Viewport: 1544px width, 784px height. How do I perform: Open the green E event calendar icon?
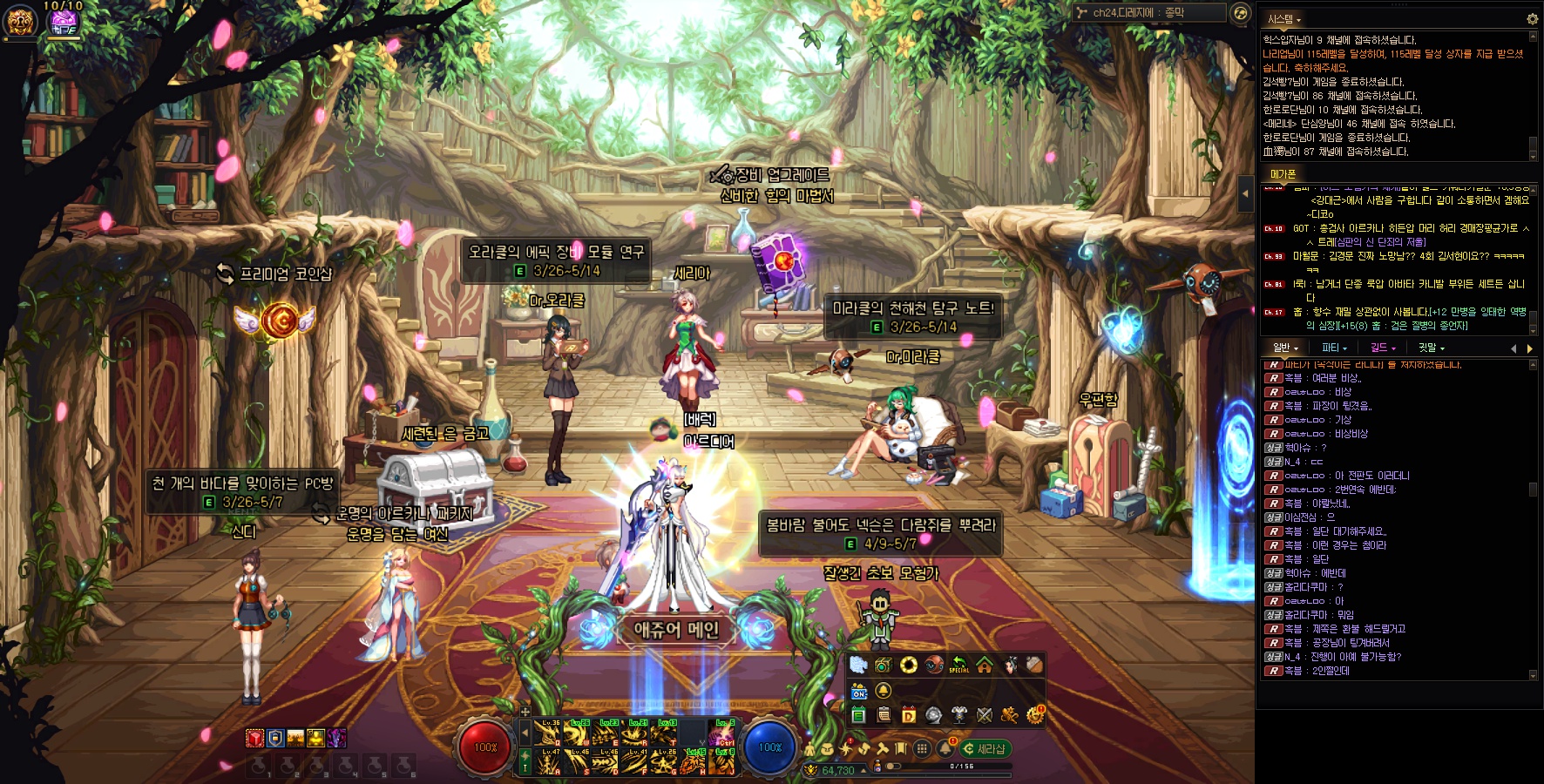point(858,715)
